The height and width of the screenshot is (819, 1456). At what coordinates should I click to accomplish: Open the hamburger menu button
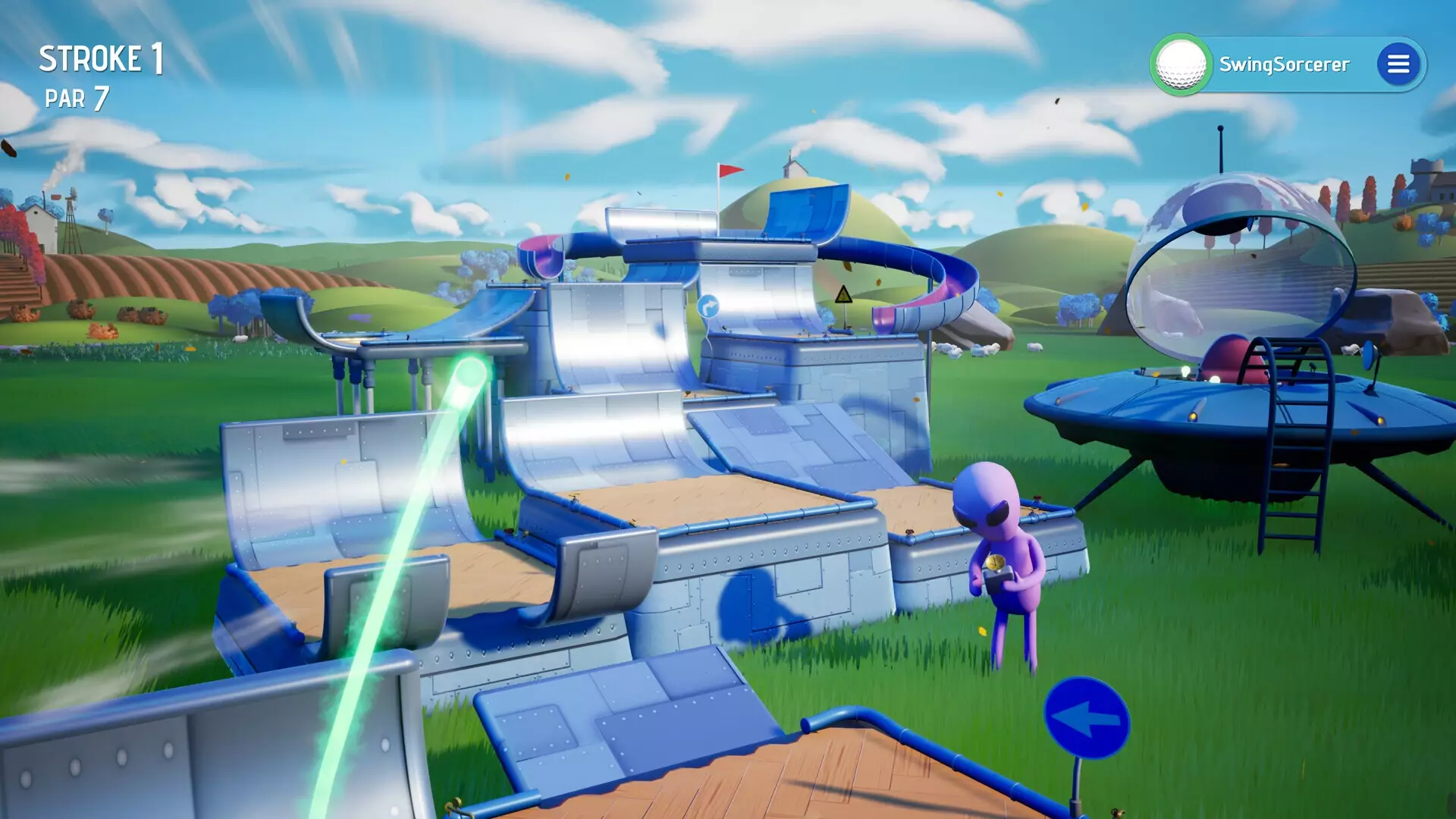1399,64
